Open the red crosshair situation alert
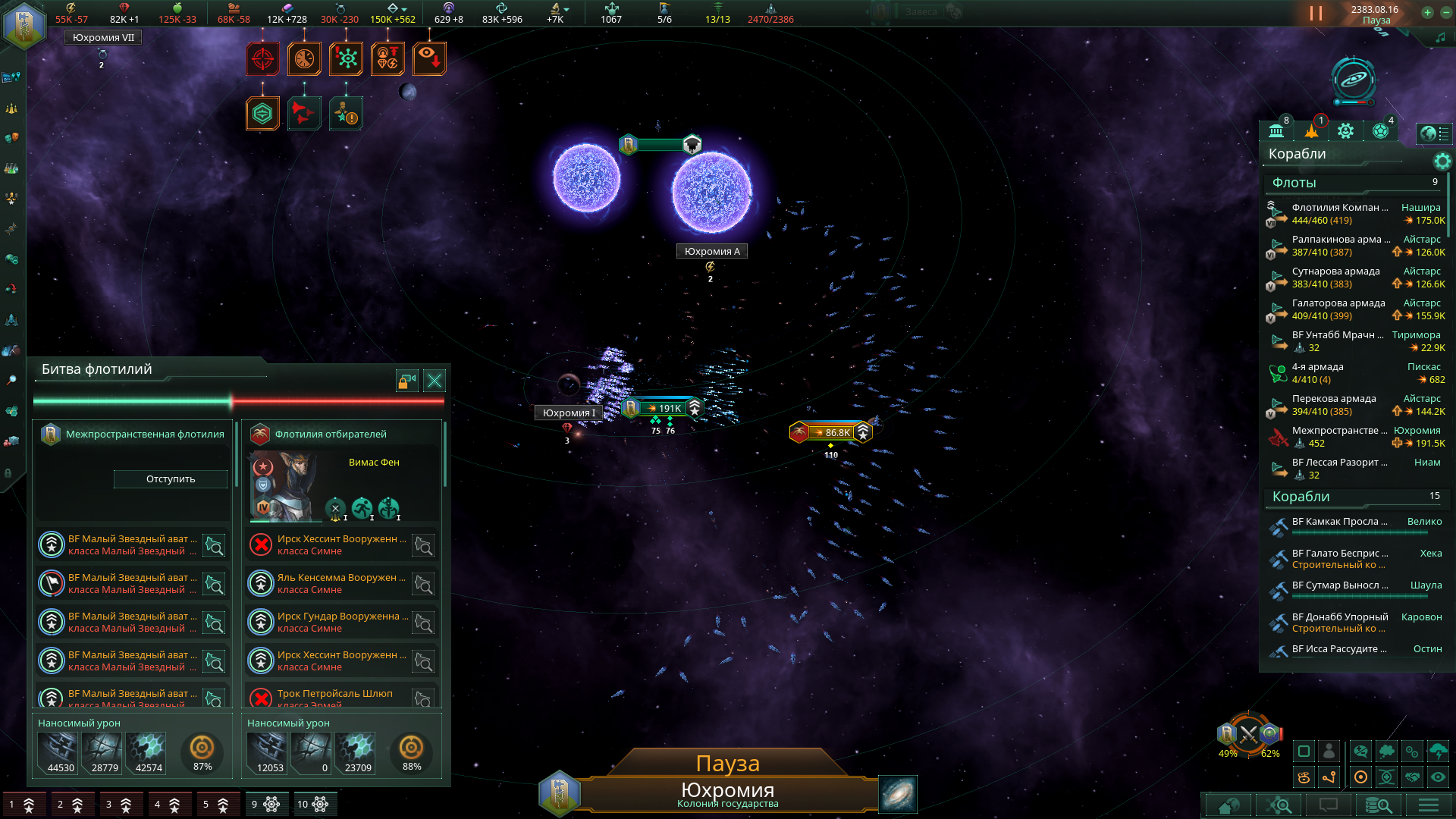Image resolution: width=1456 pixels, height=819 pixels. [x=262, y=58]
